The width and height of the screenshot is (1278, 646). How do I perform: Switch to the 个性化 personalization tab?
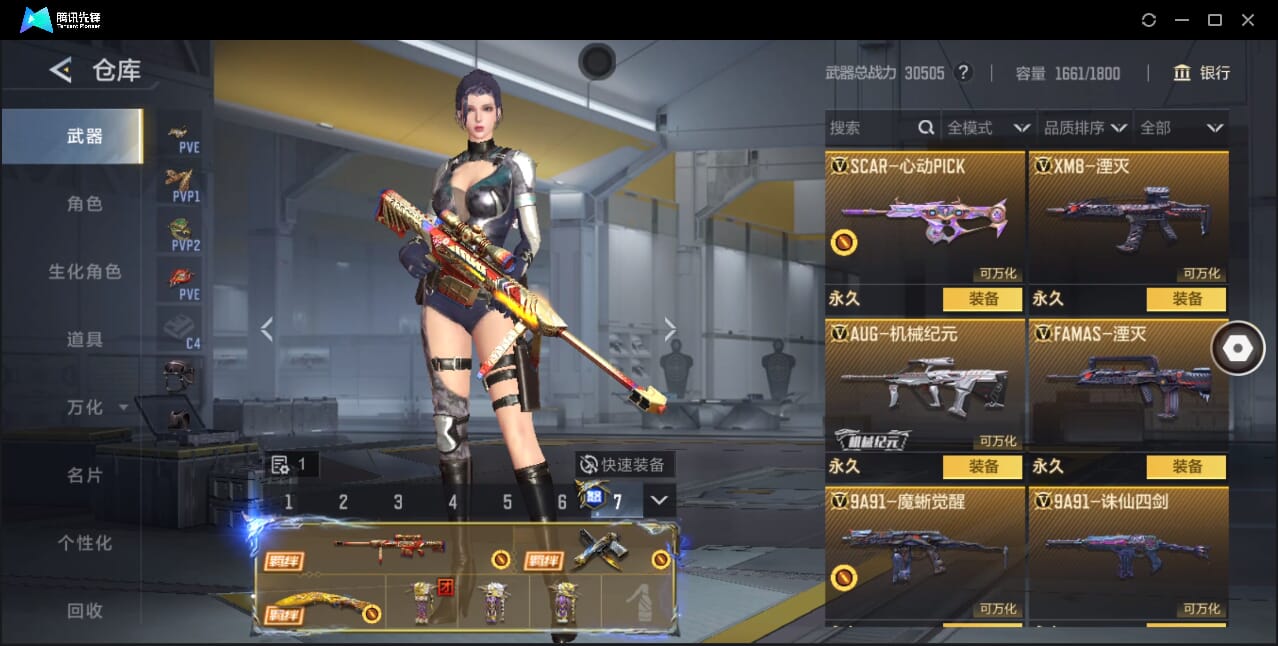click(x=85, y=544)
